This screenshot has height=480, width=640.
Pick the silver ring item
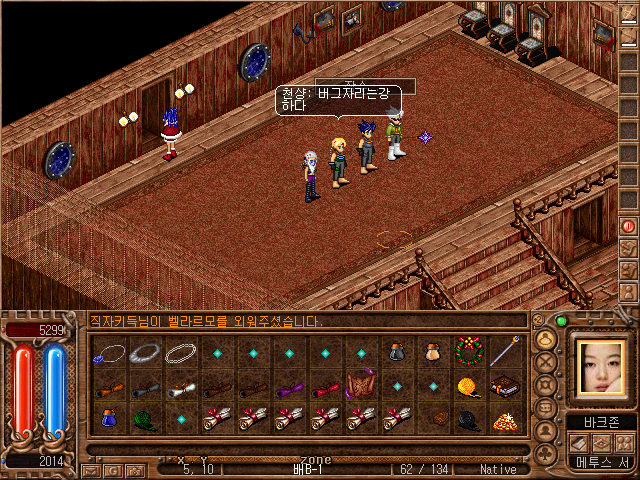click(x=145, y=352)
